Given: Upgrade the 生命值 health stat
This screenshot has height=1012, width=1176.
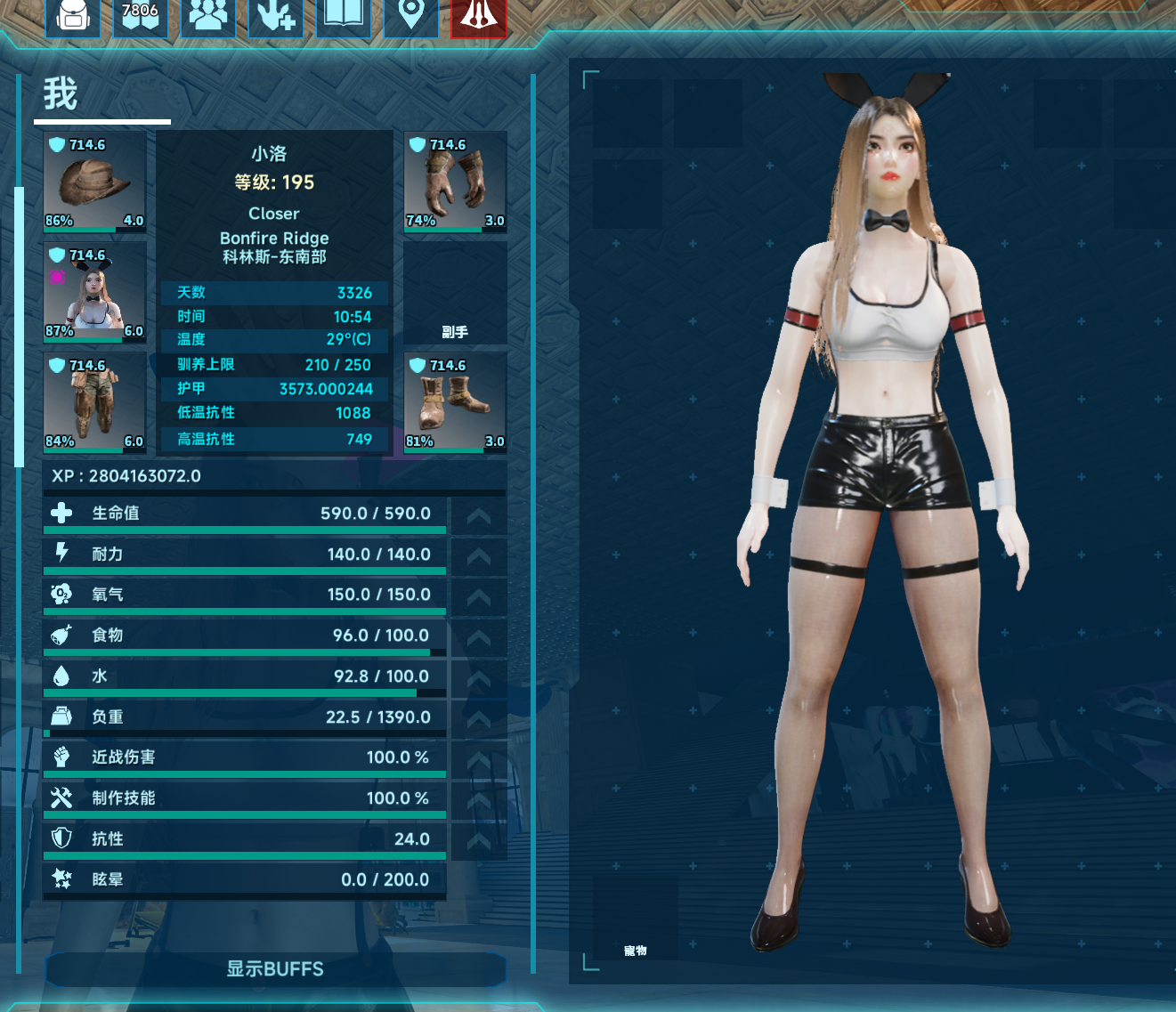Looking at the screenshot, I should [x=479, y=516].
